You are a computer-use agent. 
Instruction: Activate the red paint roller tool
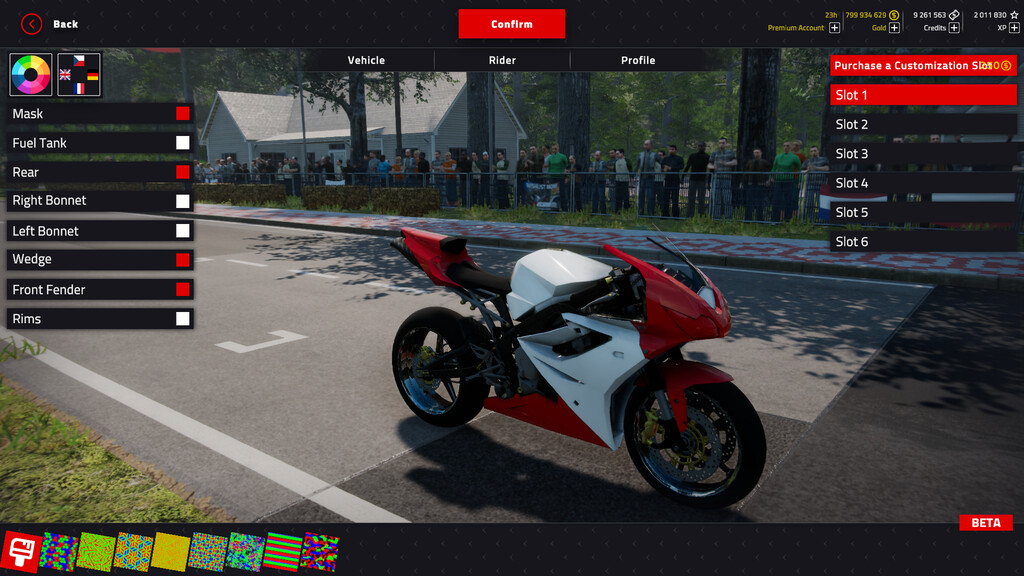pyautogui.click(x=20, y=551)
